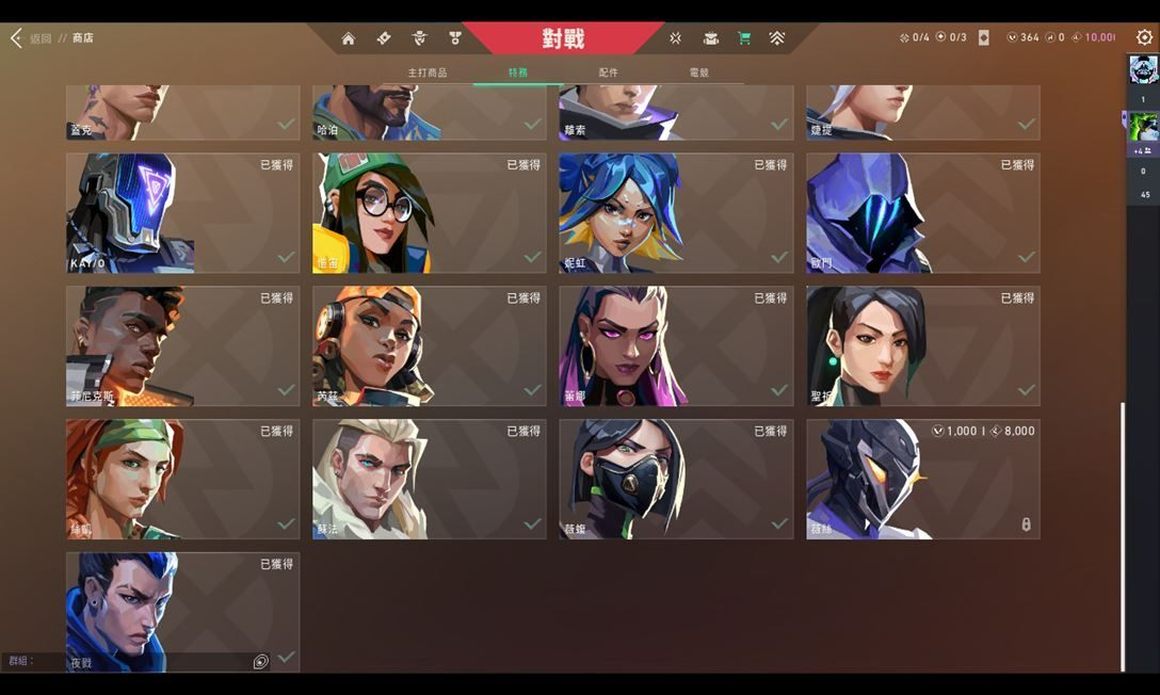Open the shopping cart store icon

pos(744,38)
